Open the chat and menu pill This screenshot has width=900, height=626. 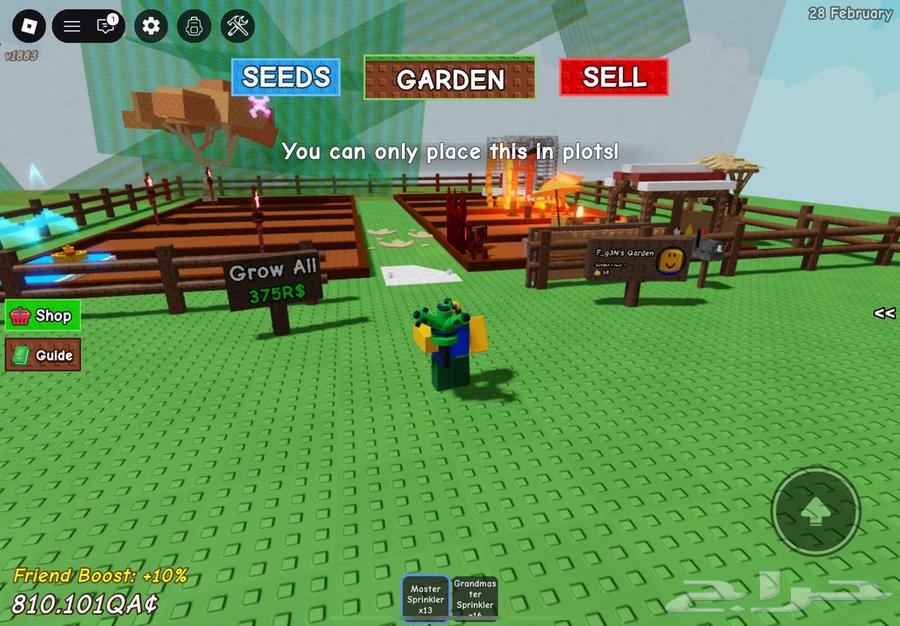pos(88,26)
